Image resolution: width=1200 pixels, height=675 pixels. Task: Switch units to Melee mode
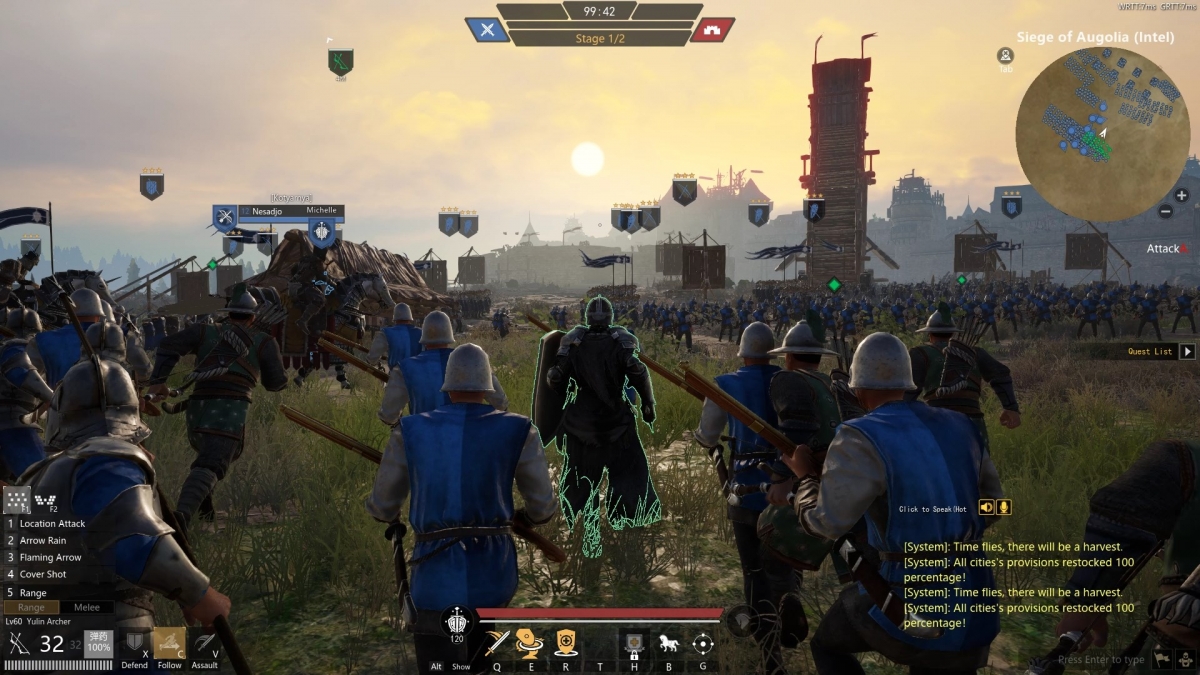tap(87, 607)
